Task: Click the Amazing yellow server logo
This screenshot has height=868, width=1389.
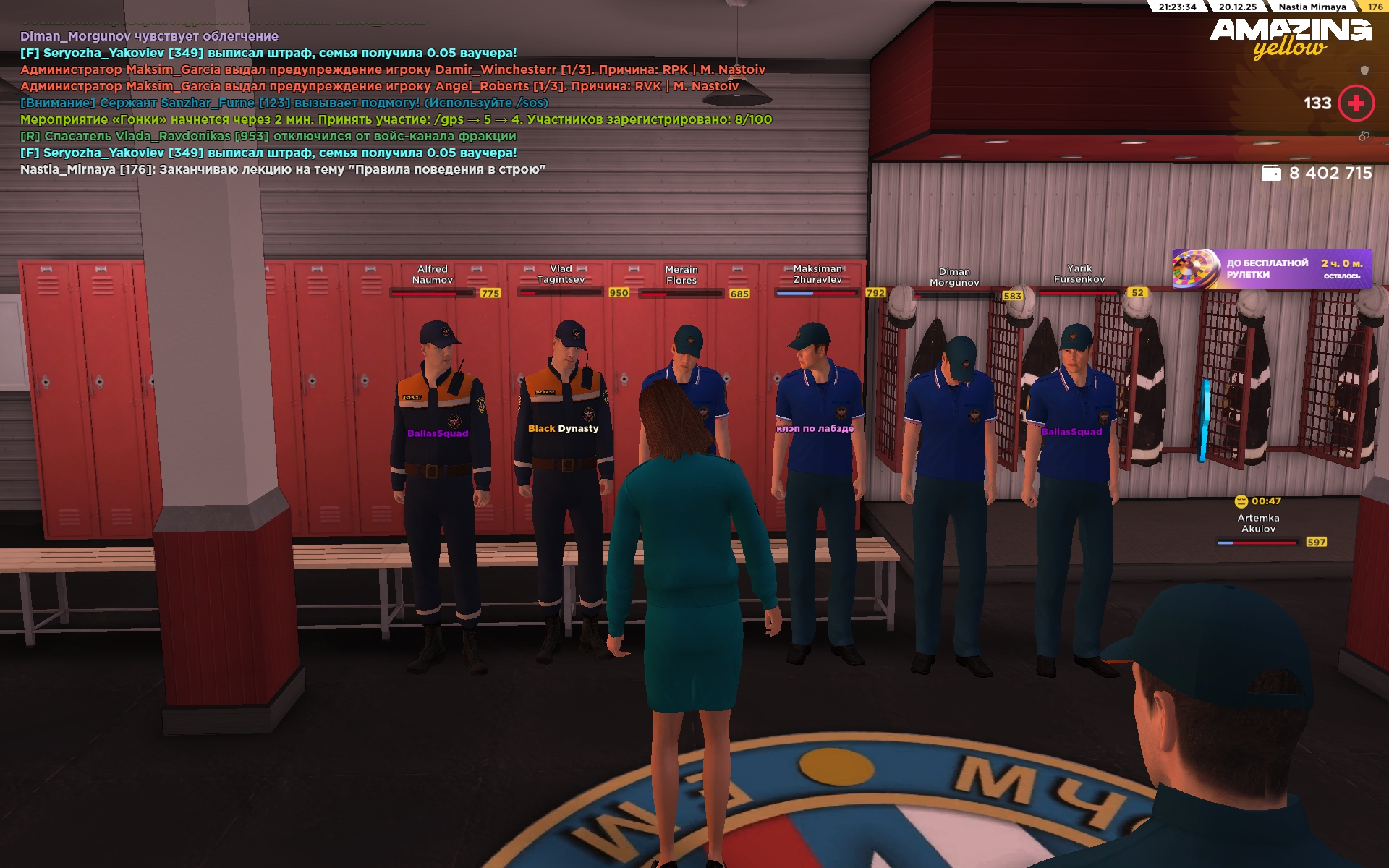Action: [1290, 38]
